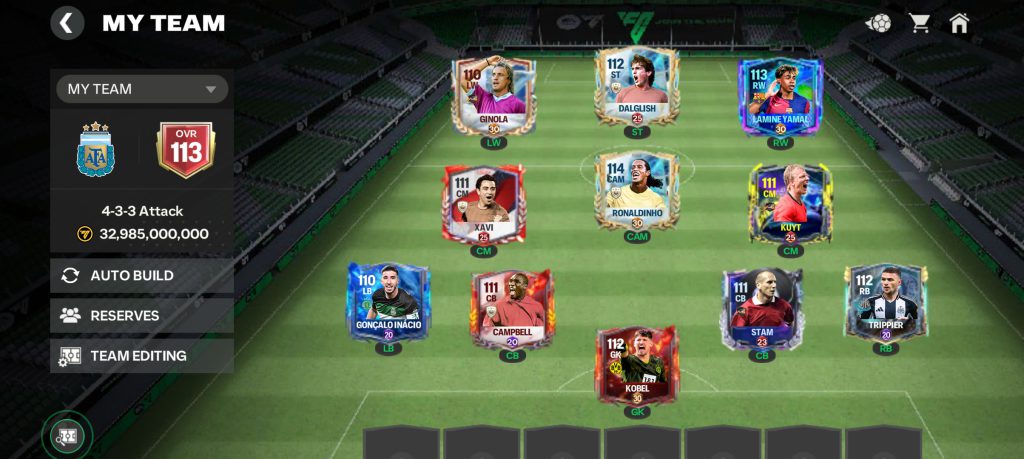Viewport: 1024px width, 459px height.
Task: Return to the home screen
Action: click(x=960, y=23)
